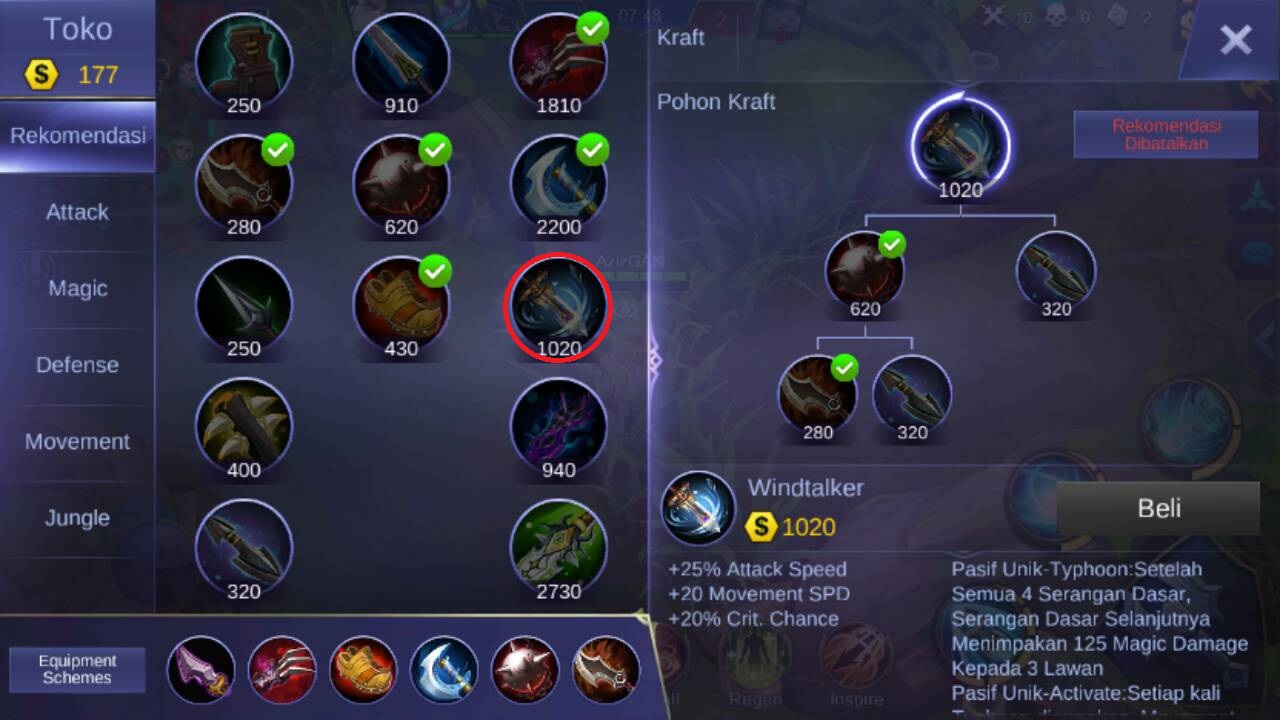Select the Movement category tab
Screen dimensions: 1280x720
(77, 442)
